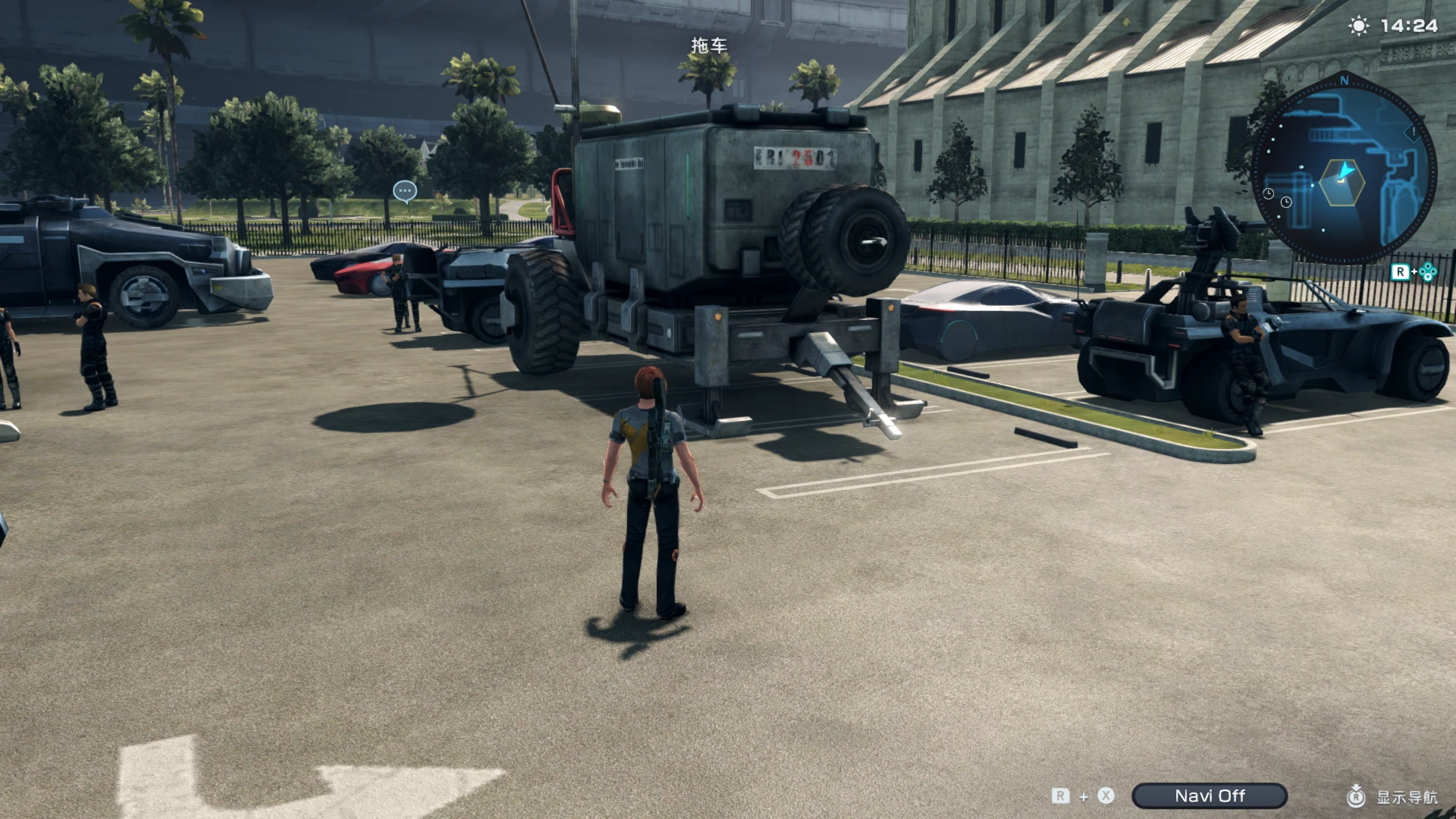Click the white exclamation diamond marker on minimap
The height and width of the screenshot is (819, 1456).
click(1413, 135)
